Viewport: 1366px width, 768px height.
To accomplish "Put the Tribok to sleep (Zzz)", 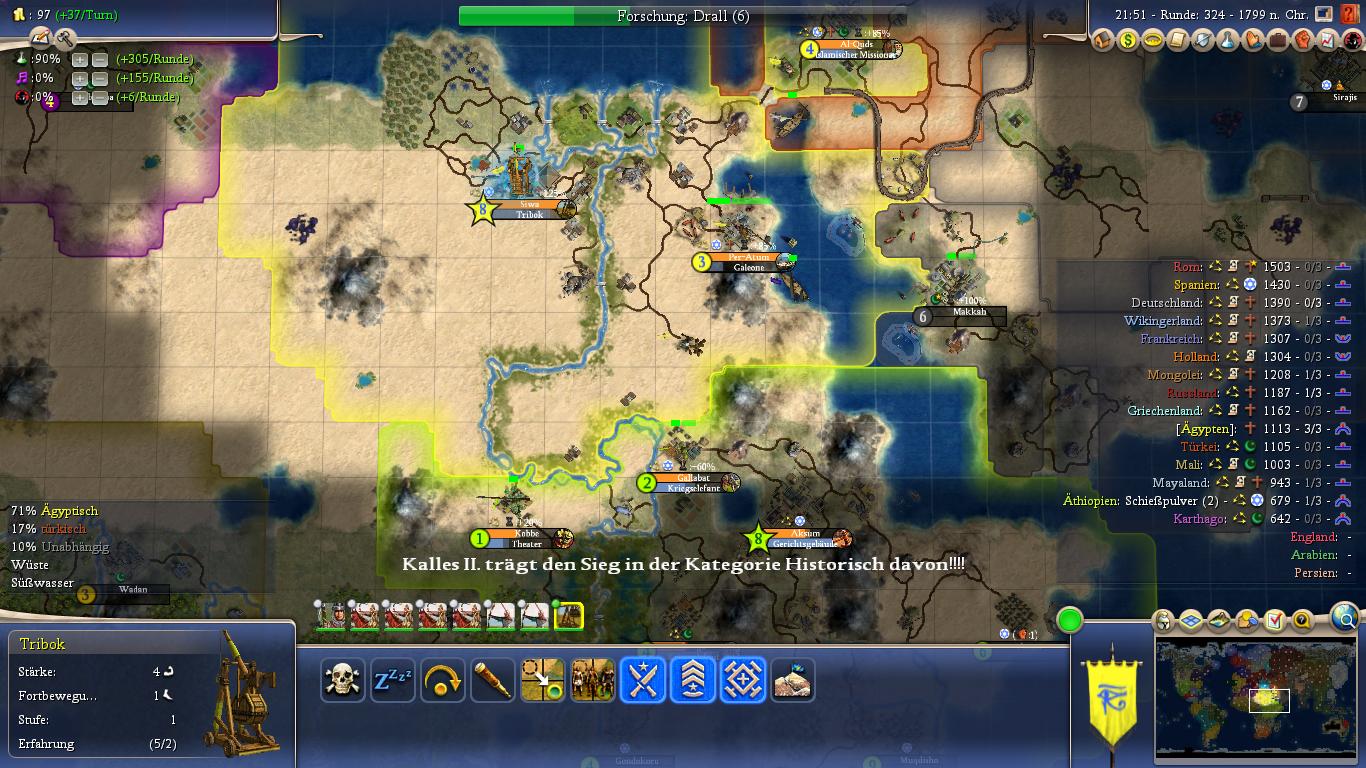I will pyautogui.click(x=393, y=680).
